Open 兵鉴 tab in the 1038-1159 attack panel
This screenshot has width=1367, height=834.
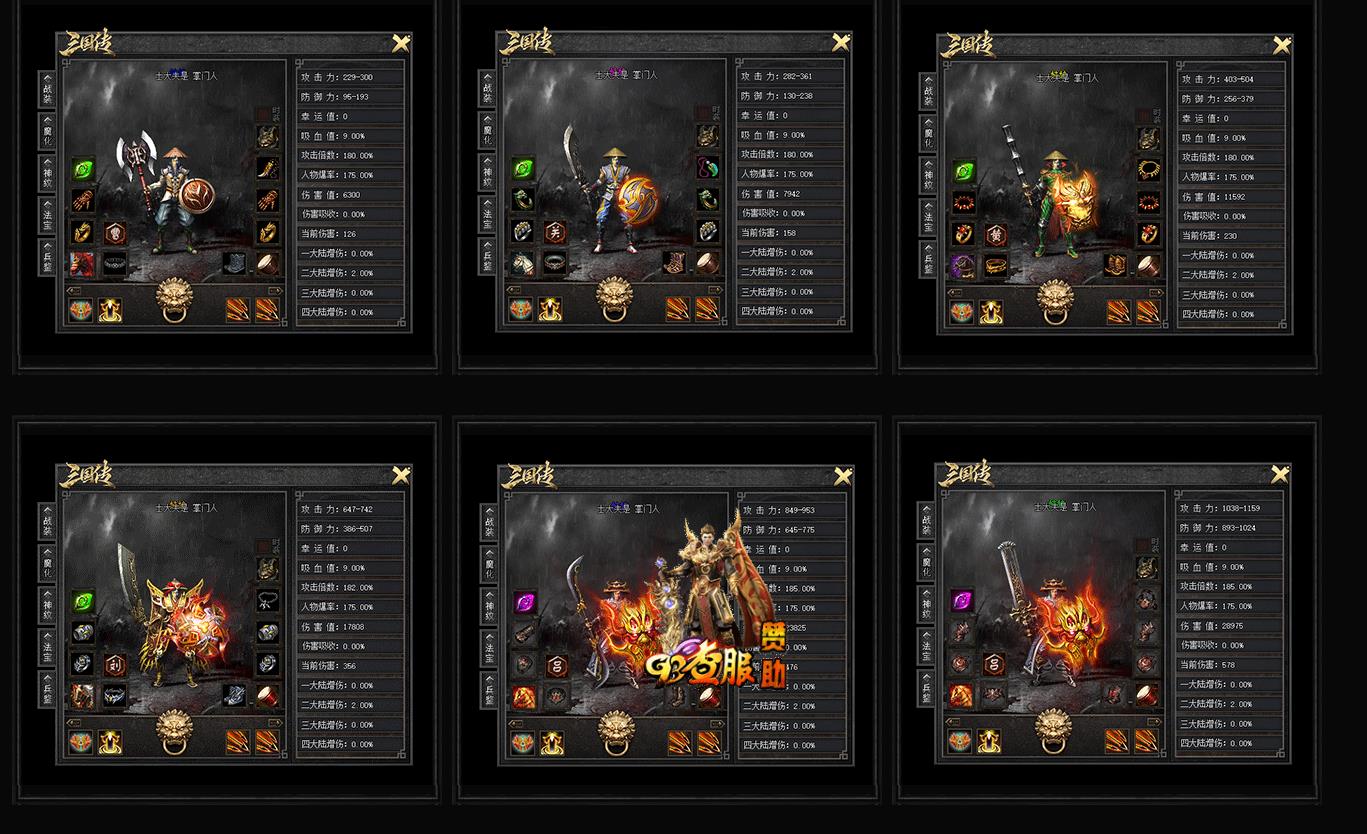(x=927, y=688)
